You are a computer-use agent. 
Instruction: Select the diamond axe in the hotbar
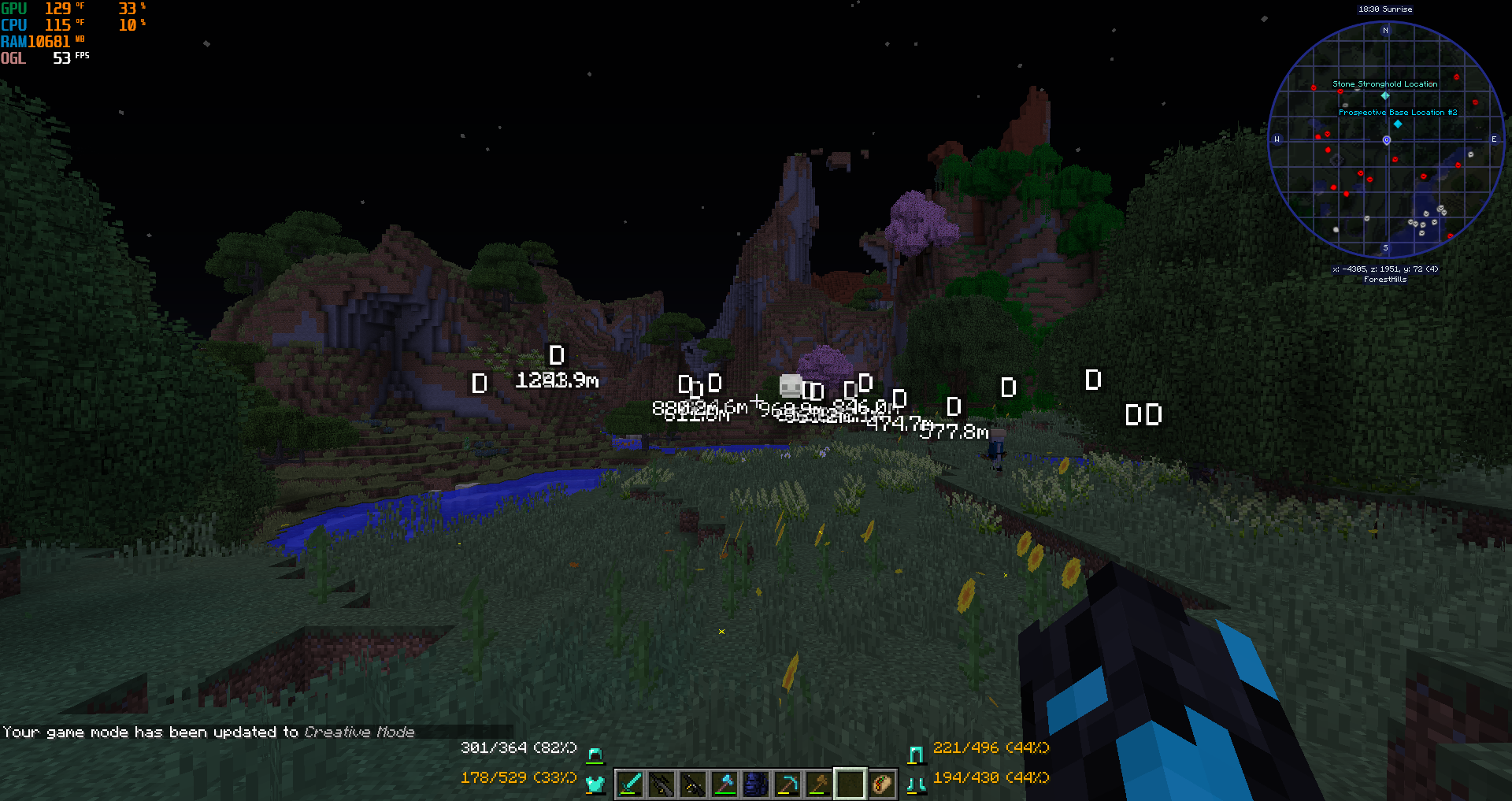pyautogui.click(x=724, y=783)
